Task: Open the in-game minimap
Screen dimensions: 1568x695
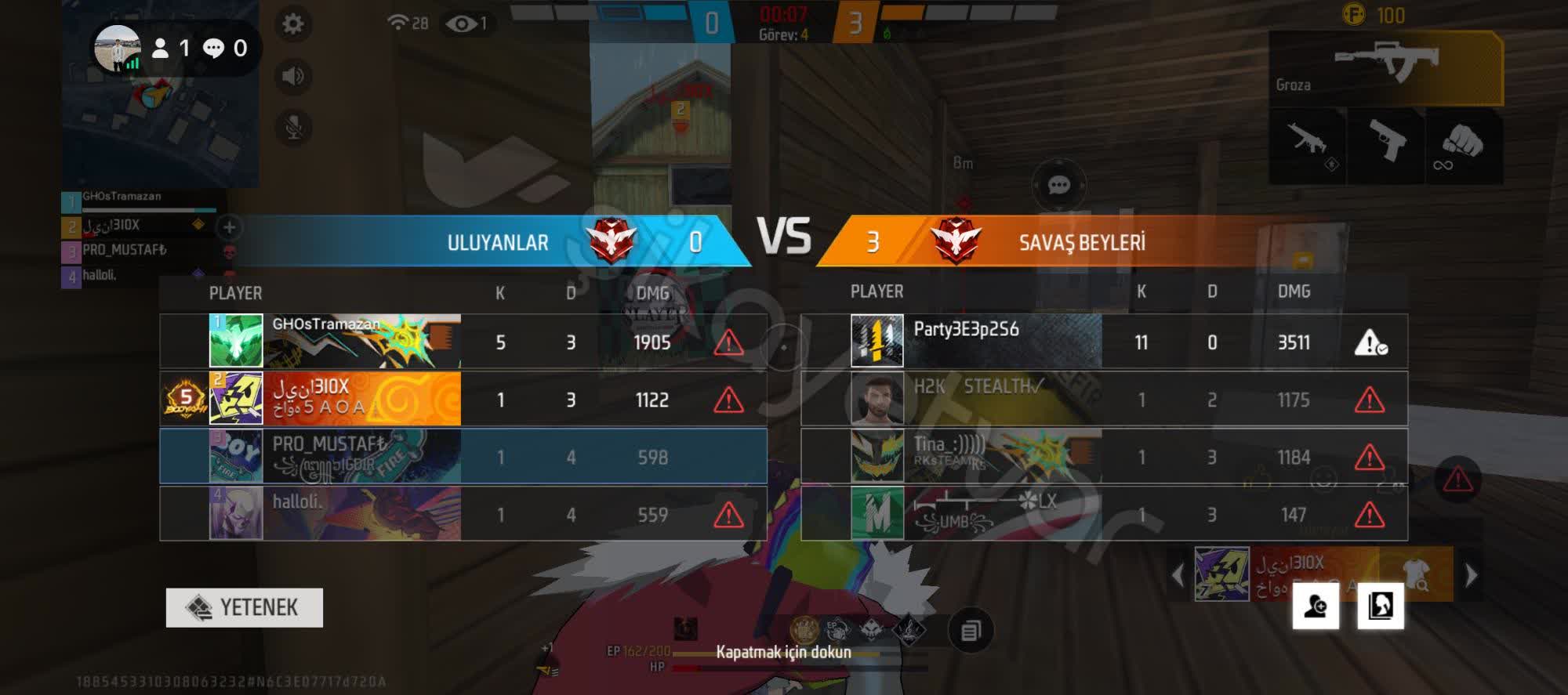Action: (x=161, y=102)
